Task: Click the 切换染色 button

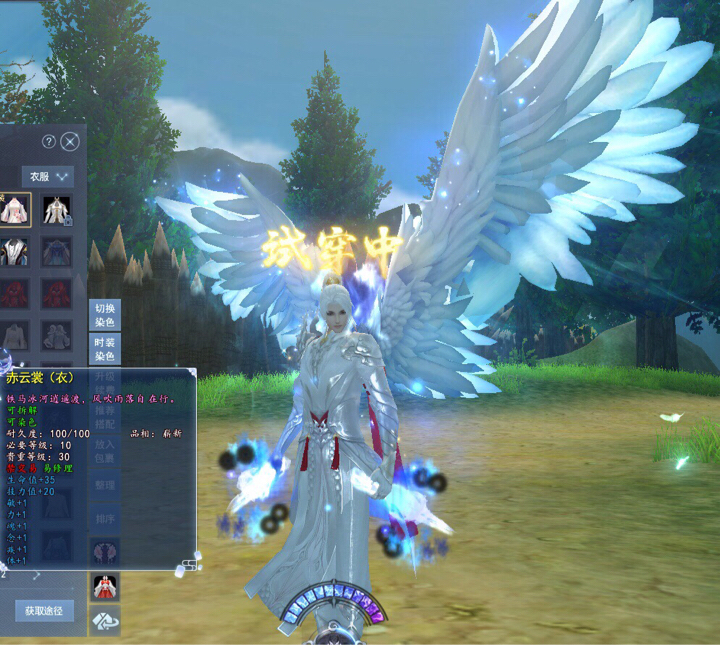Action: [105, 314]
